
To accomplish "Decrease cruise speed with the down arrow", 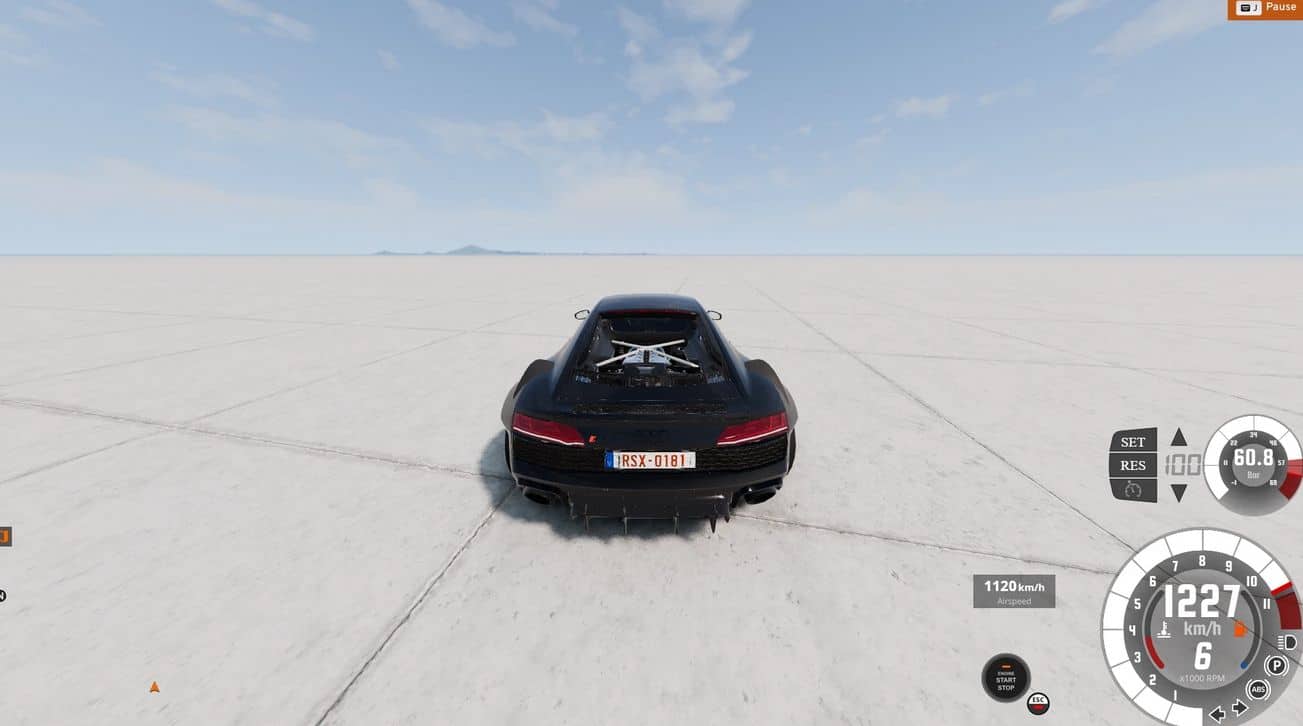I will pos(1179,492).
